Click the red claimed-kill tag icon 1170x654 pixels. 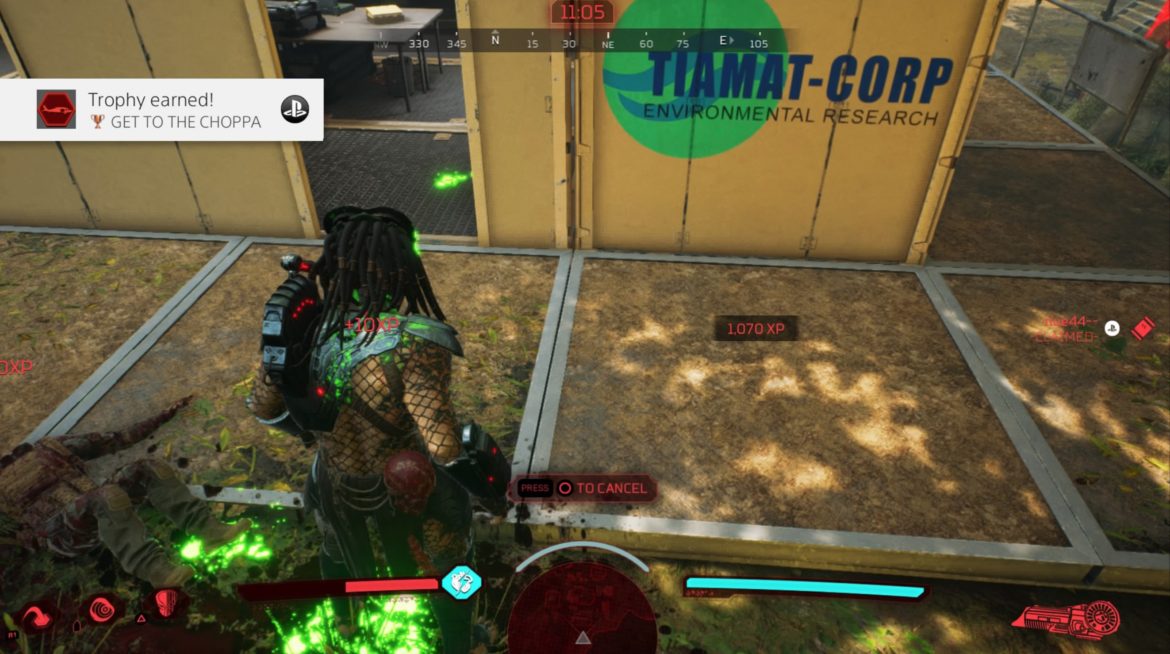click(1142, 328)
